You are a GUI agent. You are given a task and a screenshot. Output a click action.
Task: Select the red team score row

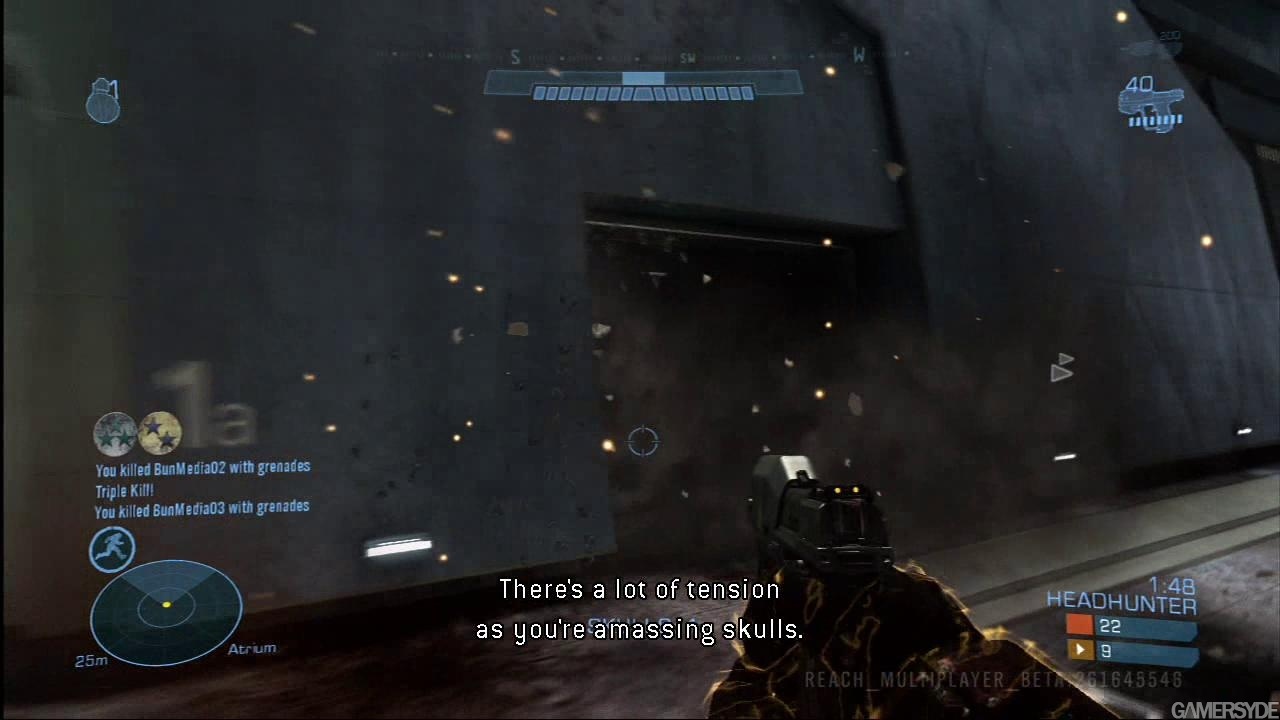point(1130,627)
